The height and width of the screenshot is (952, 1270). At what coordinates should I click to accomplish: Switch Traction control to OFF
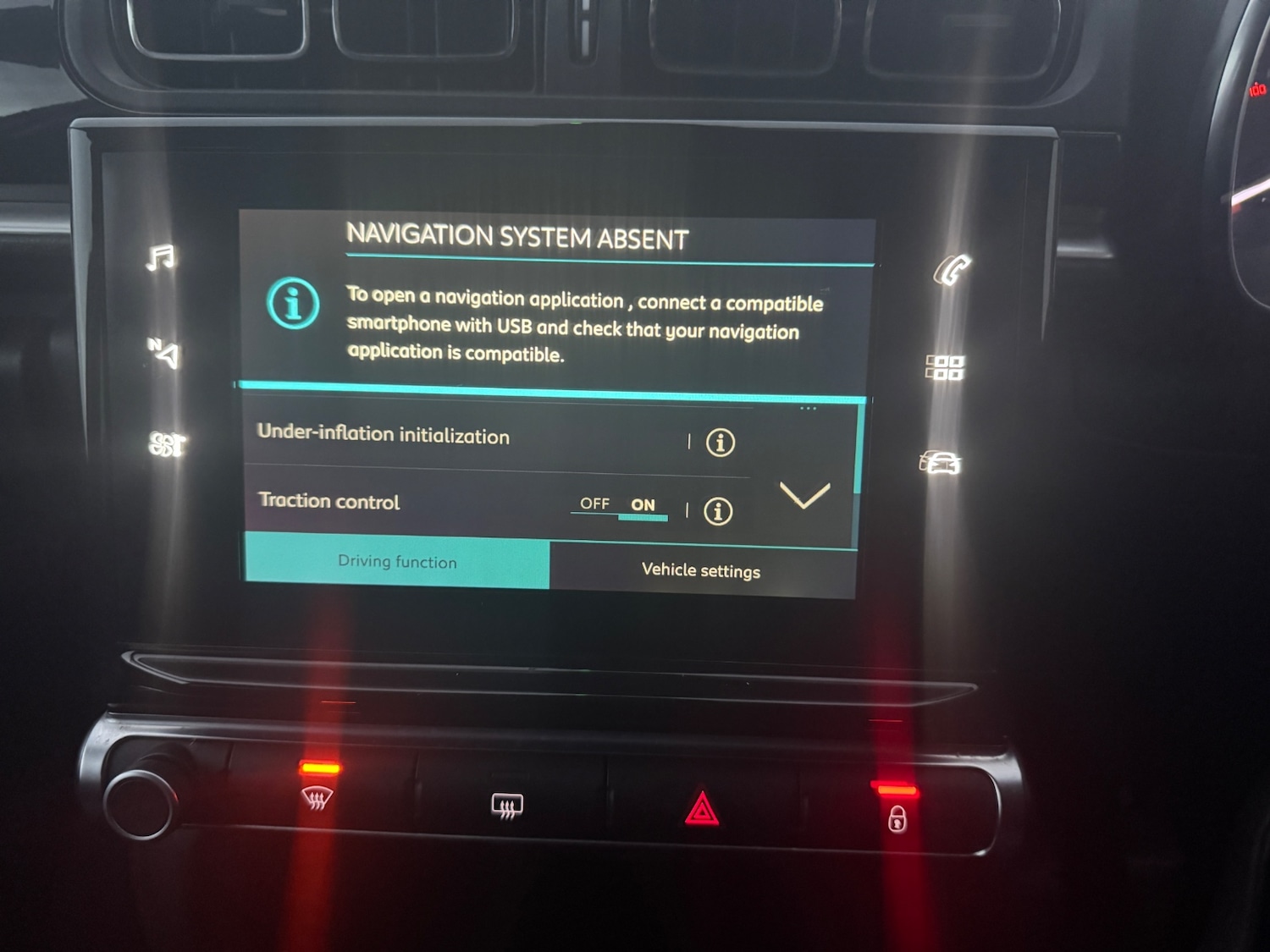[x=595, y=505]
